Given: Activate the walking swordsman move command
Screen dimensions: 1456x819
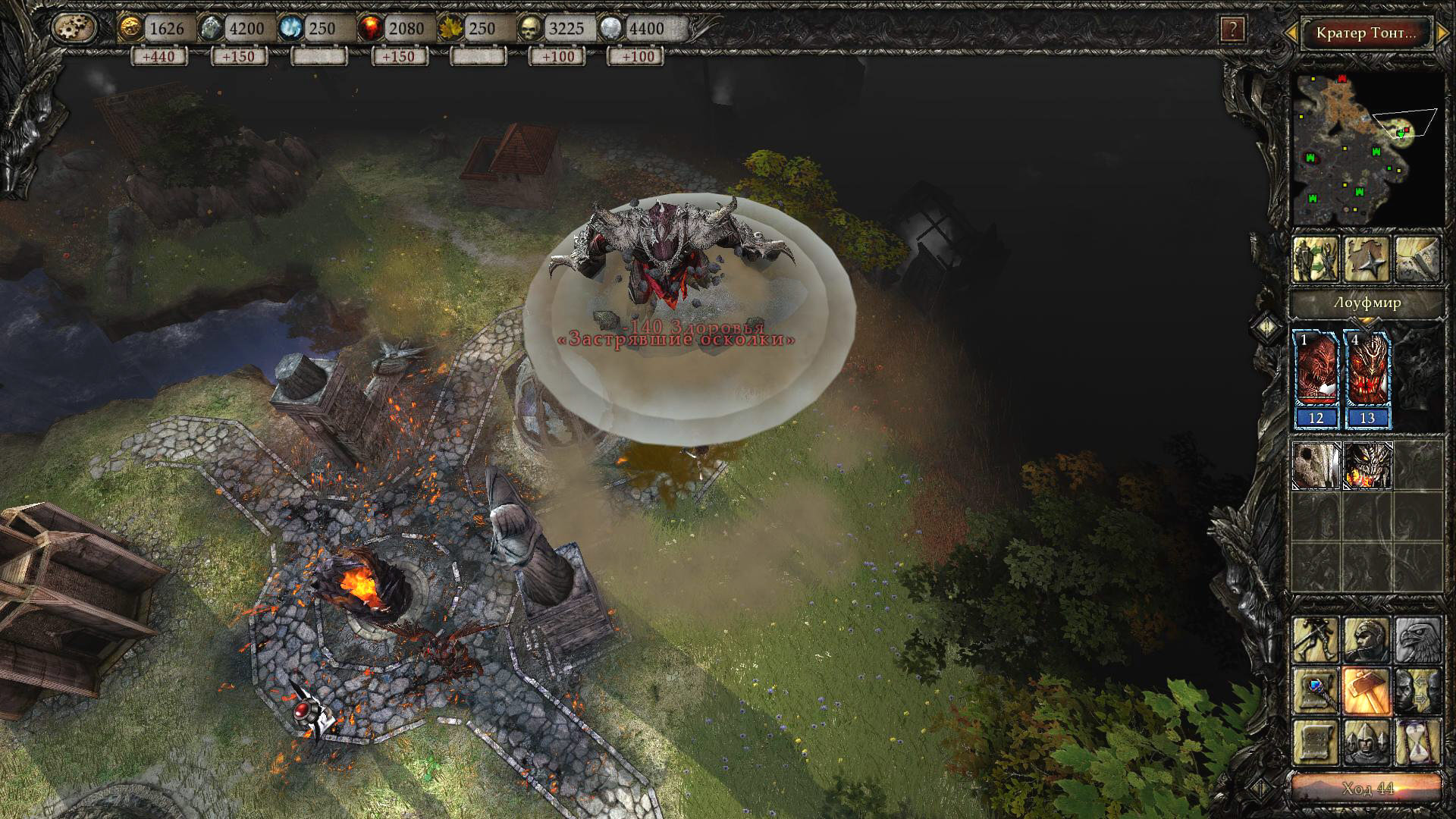Looking at the screenshot, I should 1316,639.
